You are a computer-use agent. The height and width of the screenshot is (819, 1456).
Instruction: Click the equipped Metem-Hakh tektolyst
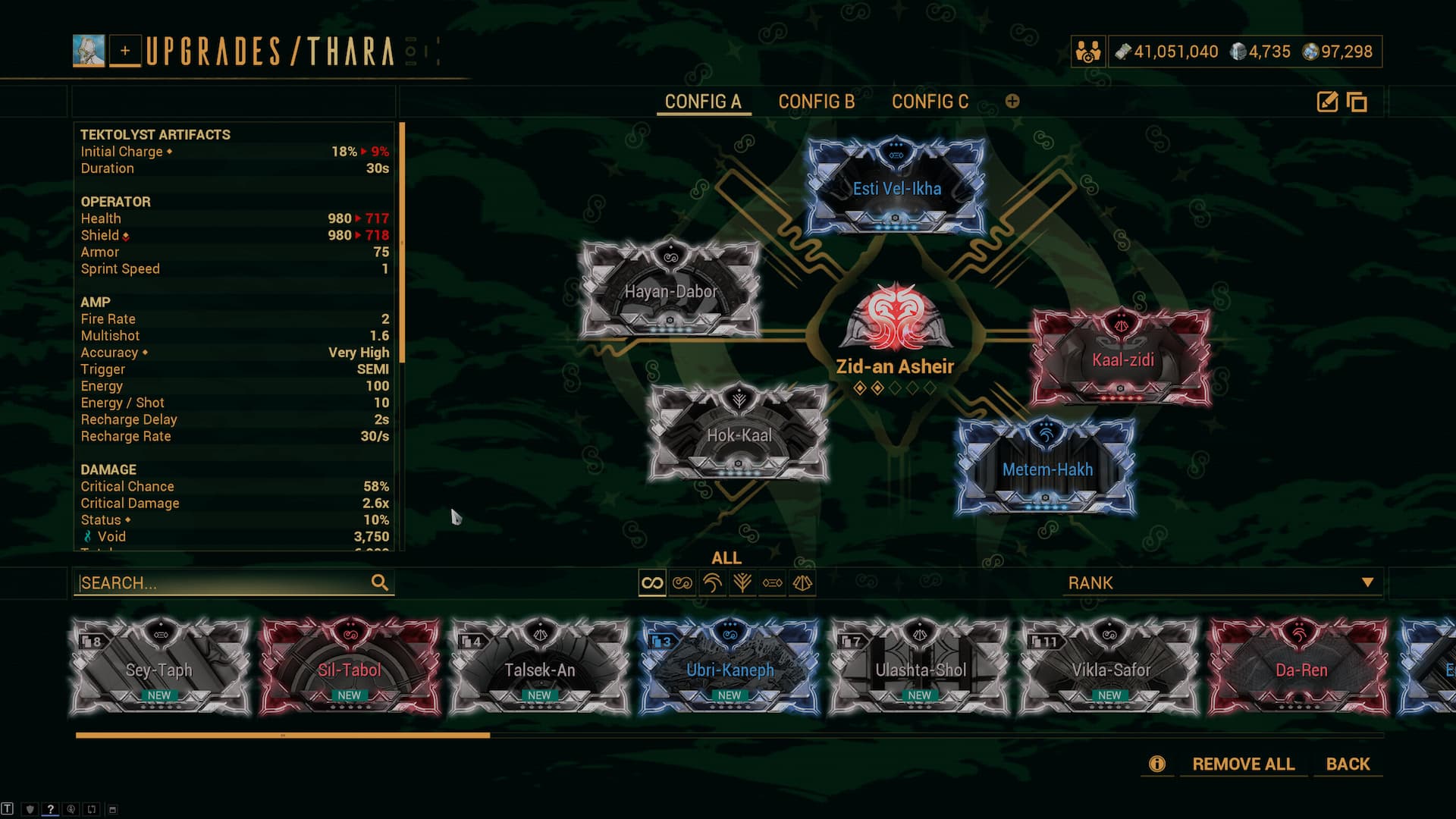click(1046, 469)
